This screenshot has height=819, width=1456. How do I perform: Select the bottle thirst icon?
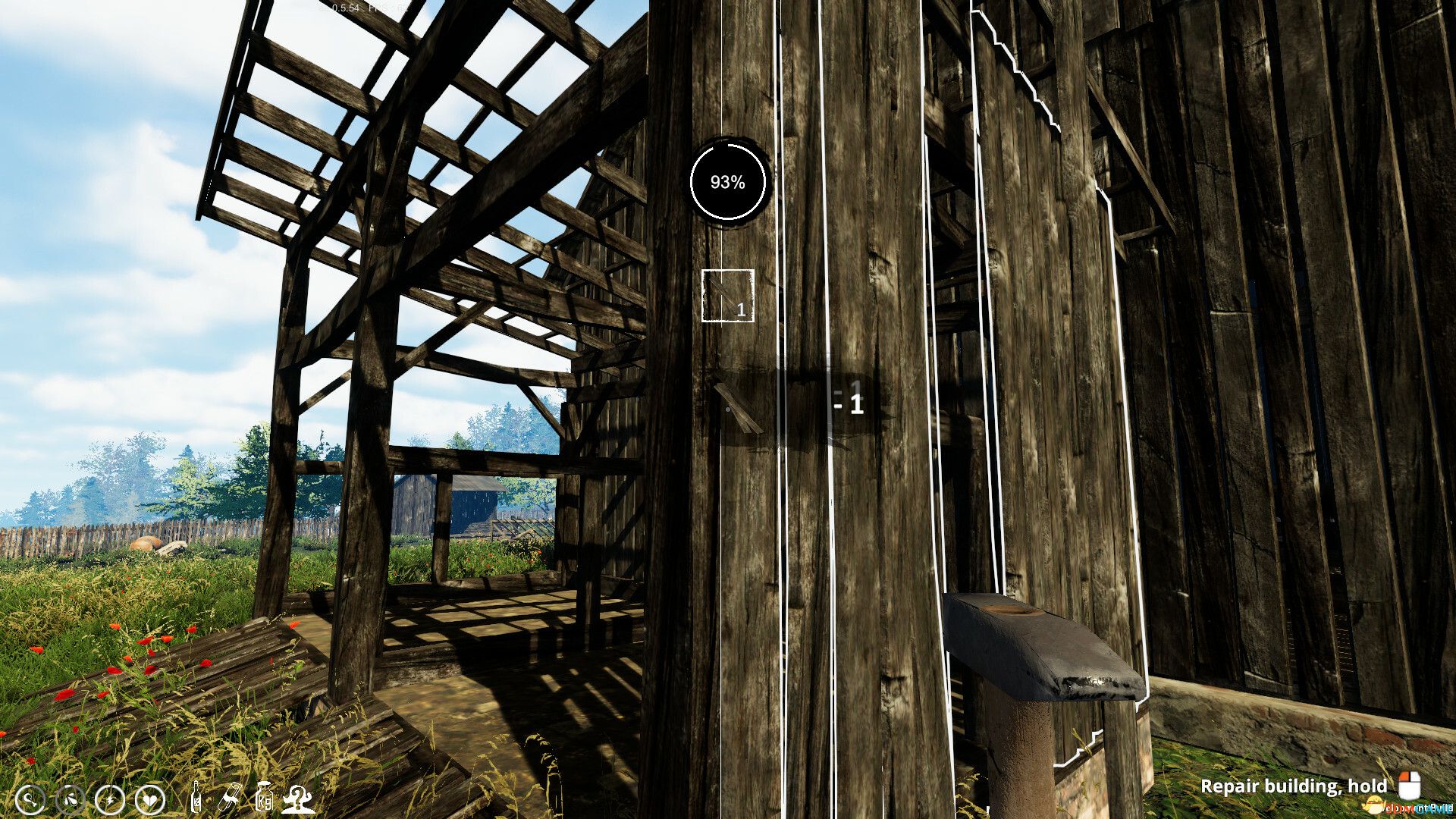[x=196, y=798]
